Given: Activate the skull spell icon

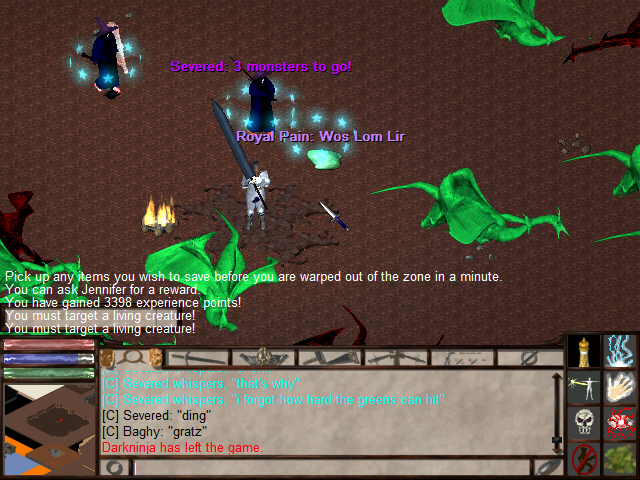Looking at the screenshot, I should tap(584, 423).
